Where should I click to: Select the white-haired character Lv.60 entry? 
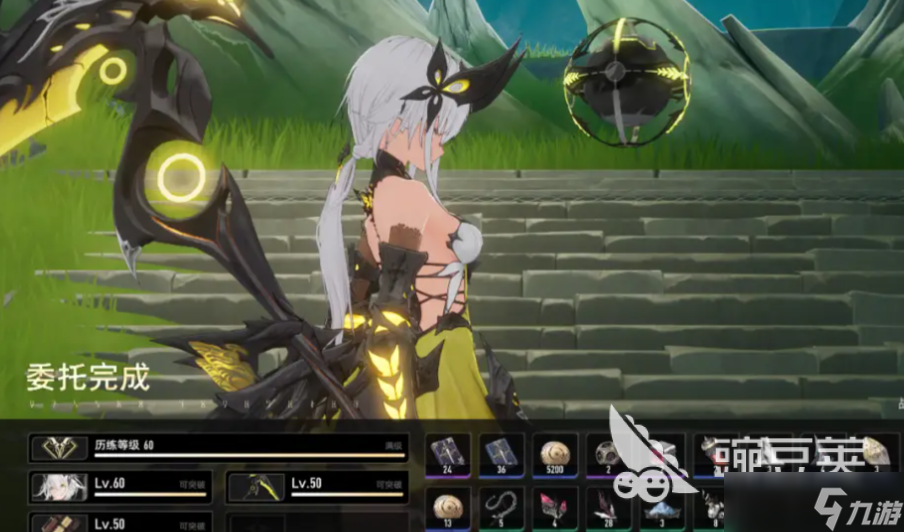tap(122, 487)
